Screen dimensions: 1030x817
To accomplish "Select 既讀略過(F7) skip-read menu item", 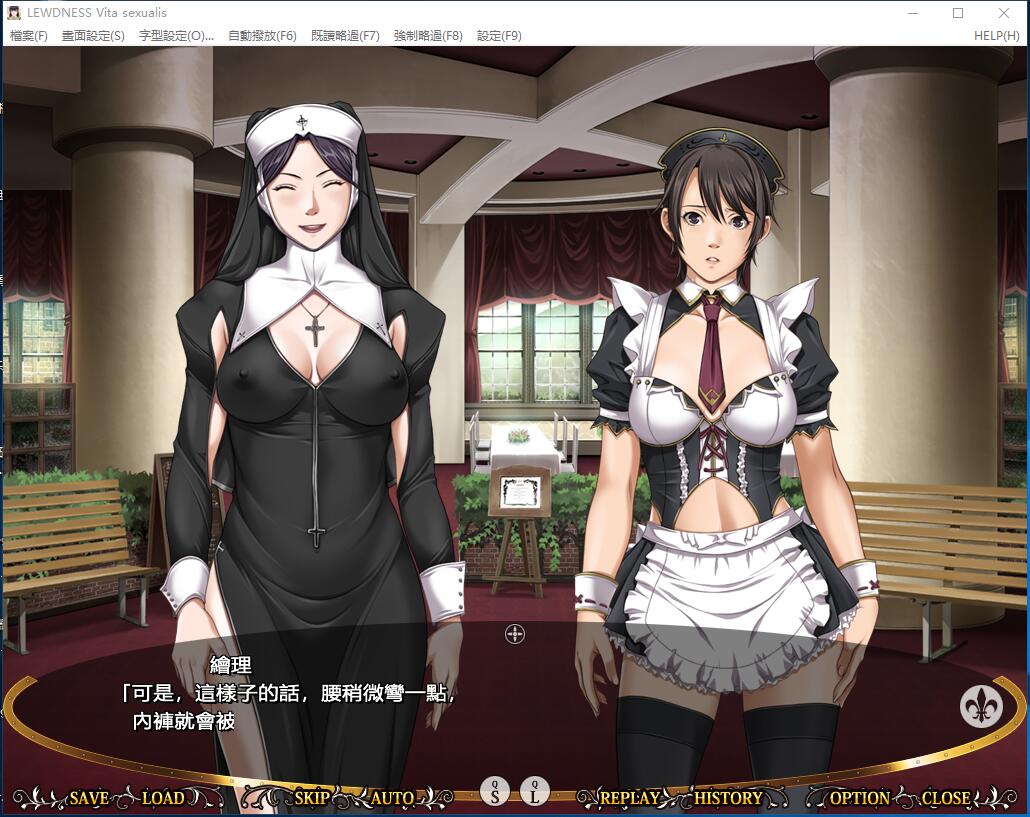I will (x=345, y=36).
